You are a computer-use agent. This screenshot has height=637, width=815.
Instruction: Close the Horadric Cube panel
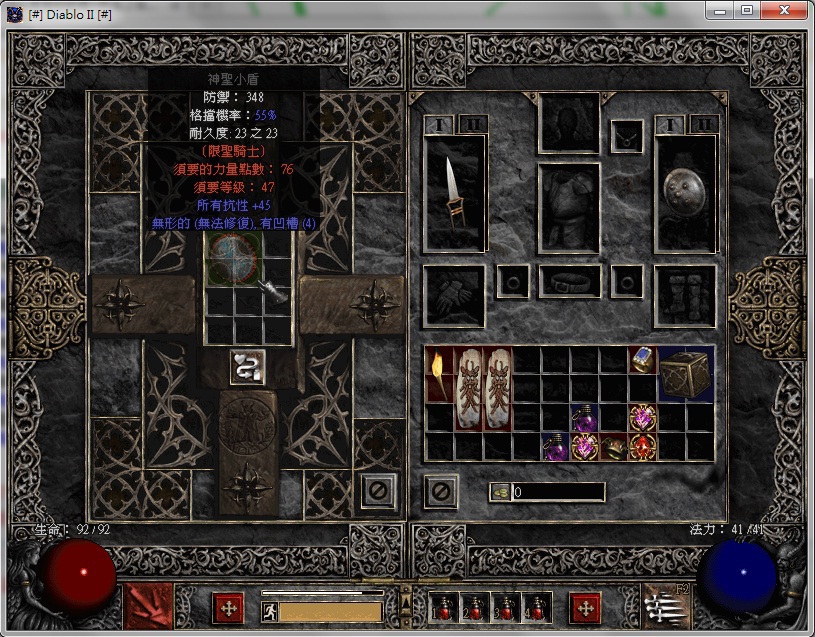pyautogui.click(x=378, y=491)
